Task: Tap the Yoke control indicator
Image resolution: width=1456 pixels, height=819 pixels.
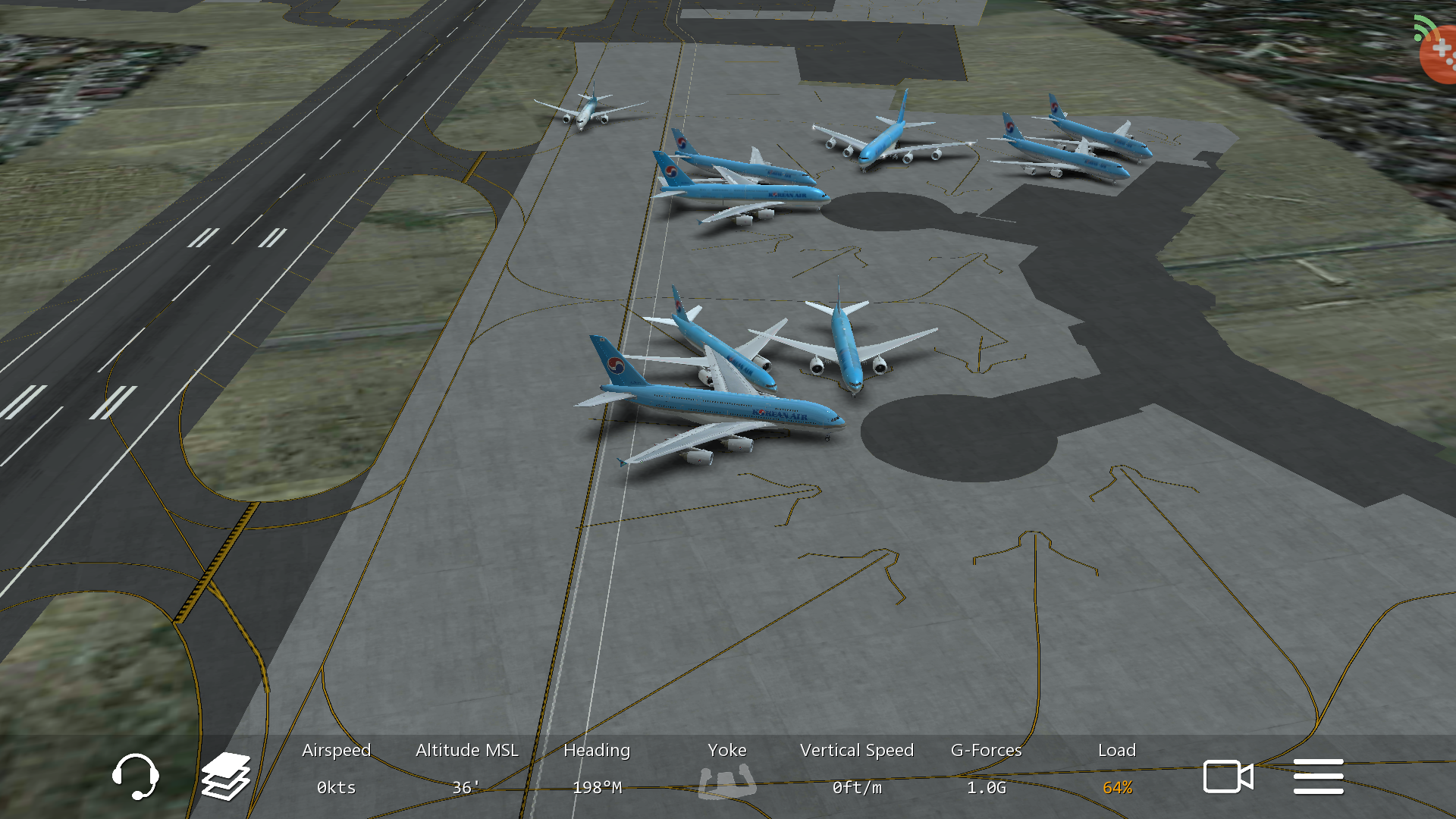Action: pyautogui.click(x=726, y=781)
